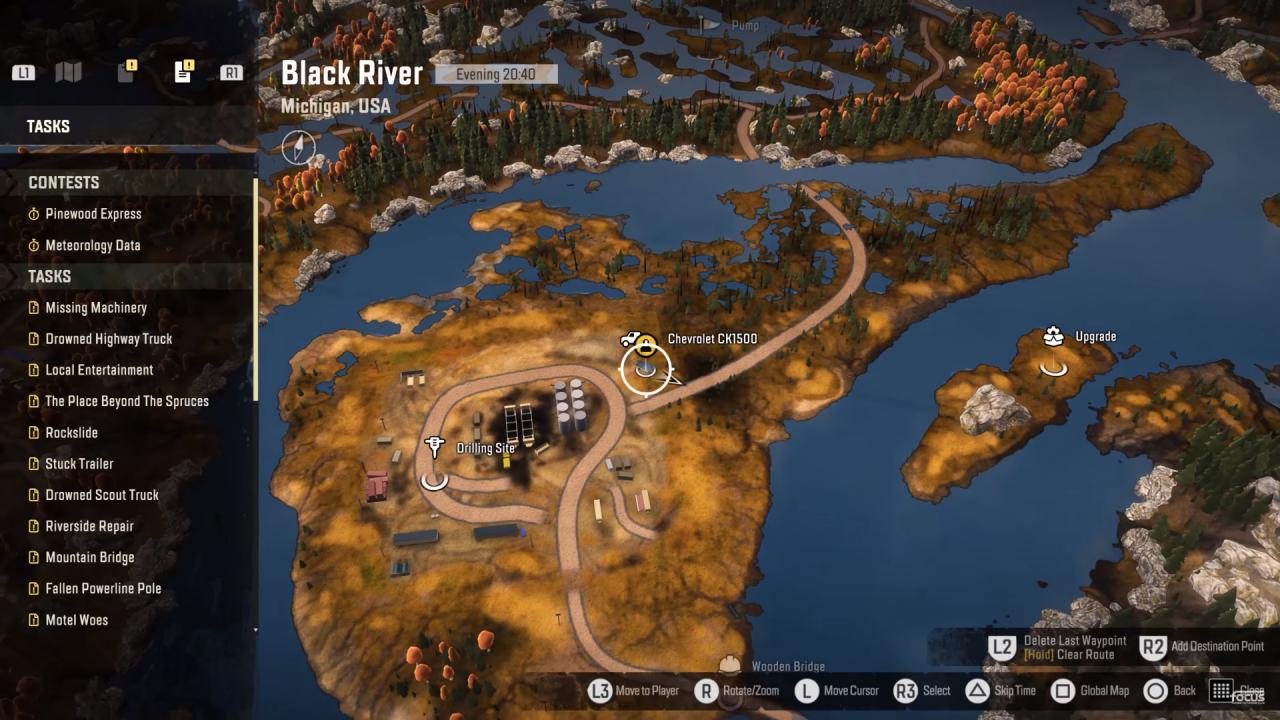
Task: Select the Rockslide task
Action: 71,433
